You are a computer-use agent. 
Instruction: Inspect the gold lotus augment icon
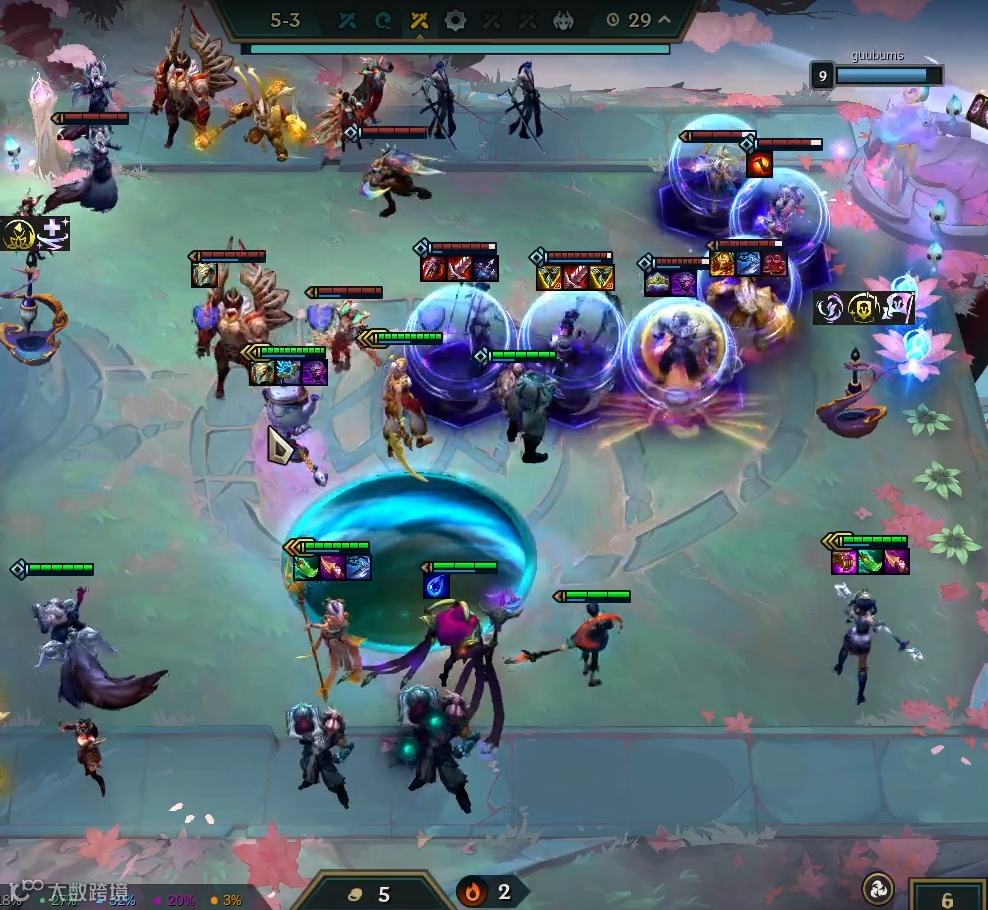tap(20, 234)
